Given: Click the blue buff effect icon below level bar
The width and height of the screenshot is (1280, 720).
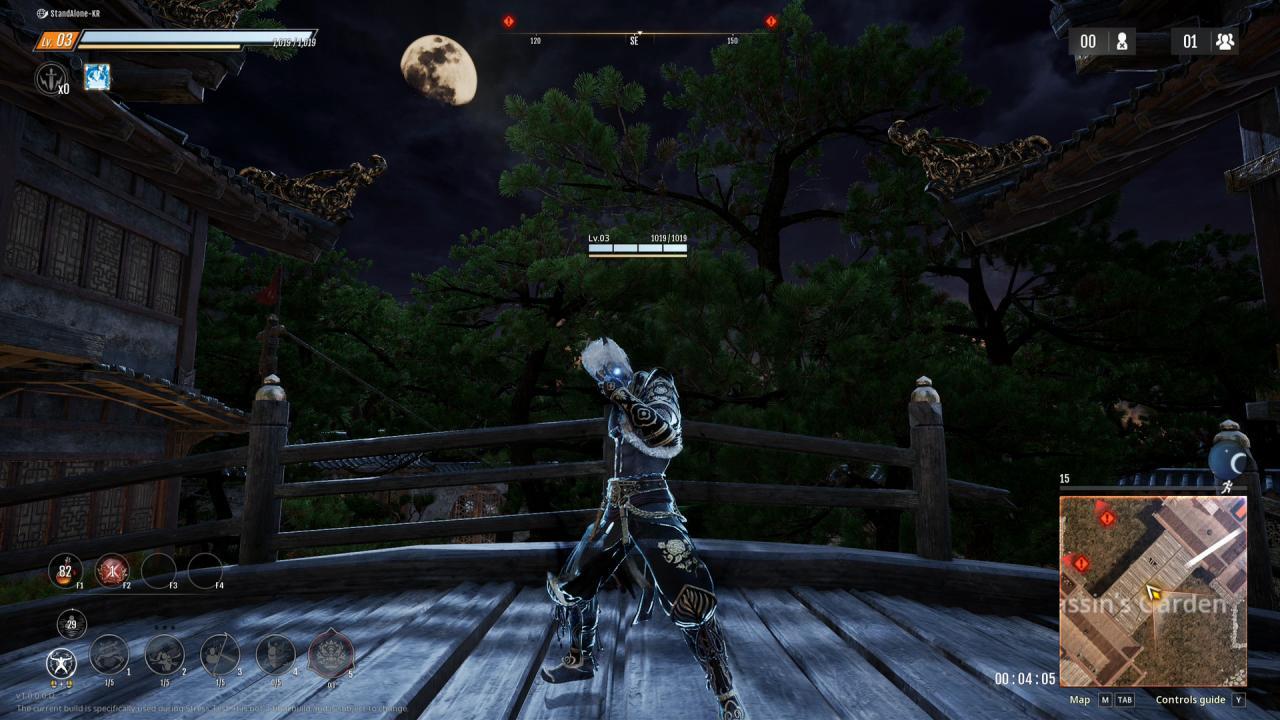Looking at the screenshot, I should click(98, 78).
